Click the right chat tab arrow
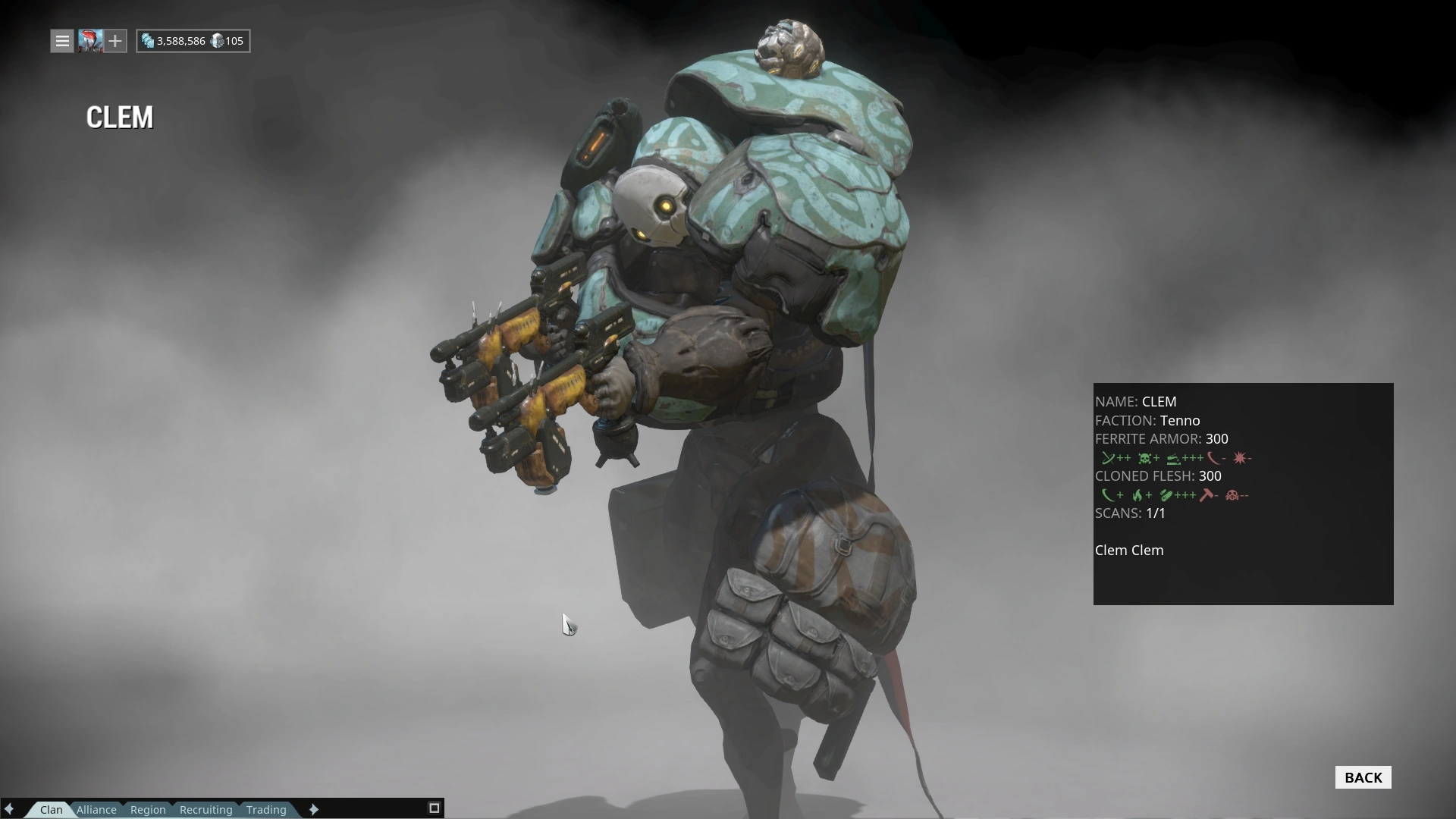Viewport: 1456px width, 819px height. [314, 809]
